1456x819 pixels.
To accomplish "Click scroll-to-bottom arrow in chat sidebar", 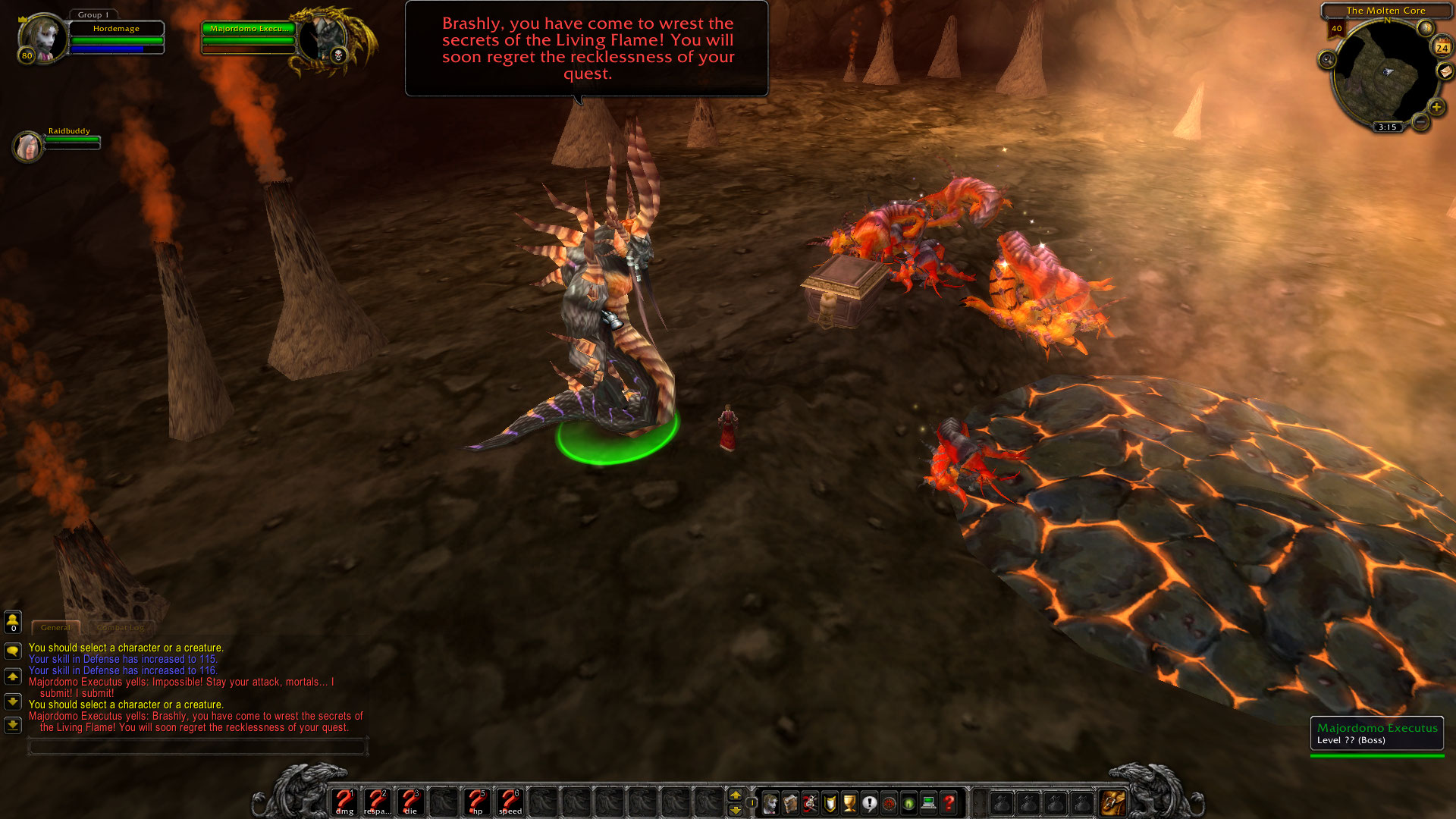I will (x=11, y=724).
